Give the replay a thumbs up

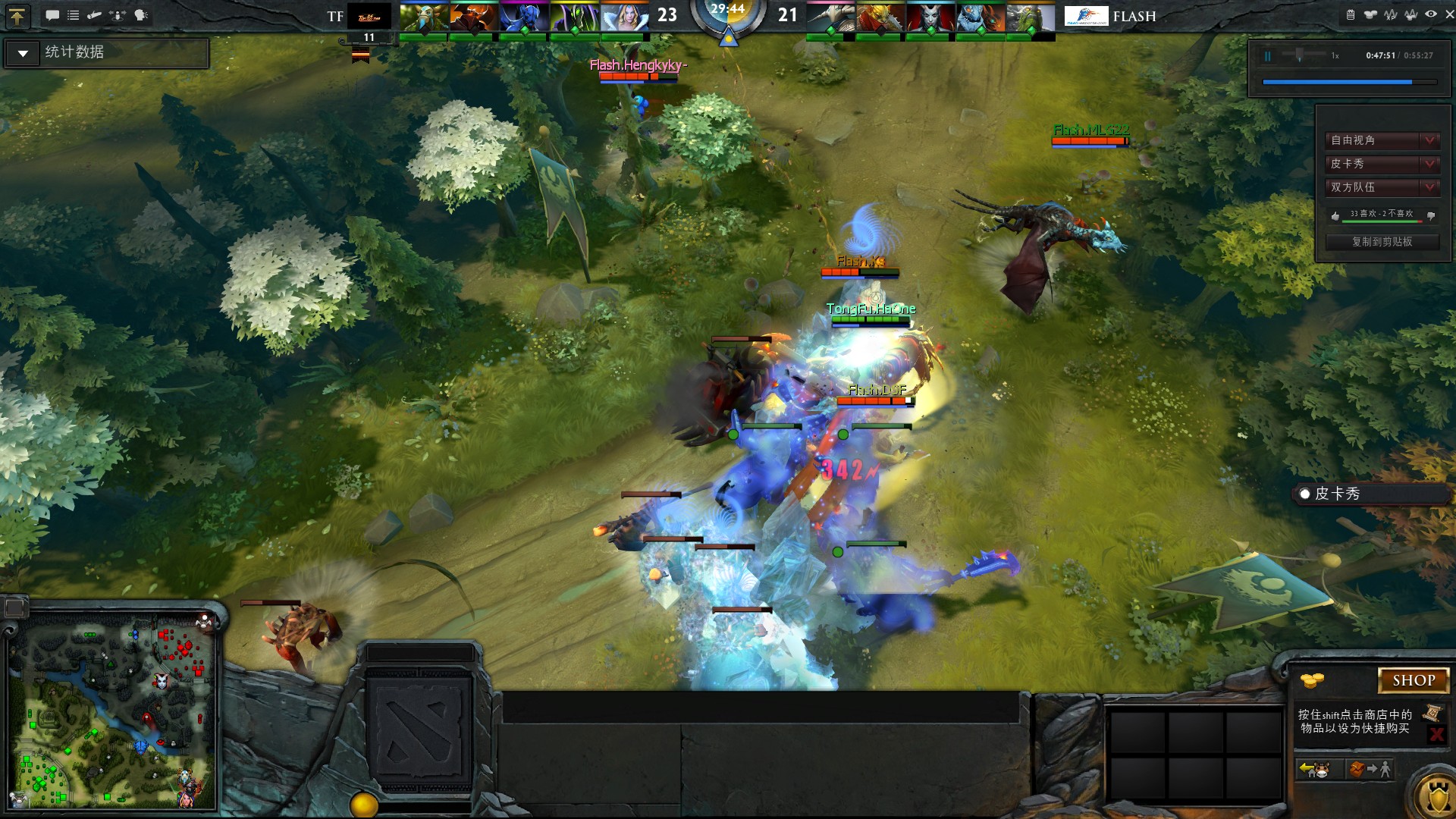[1335, 215]
